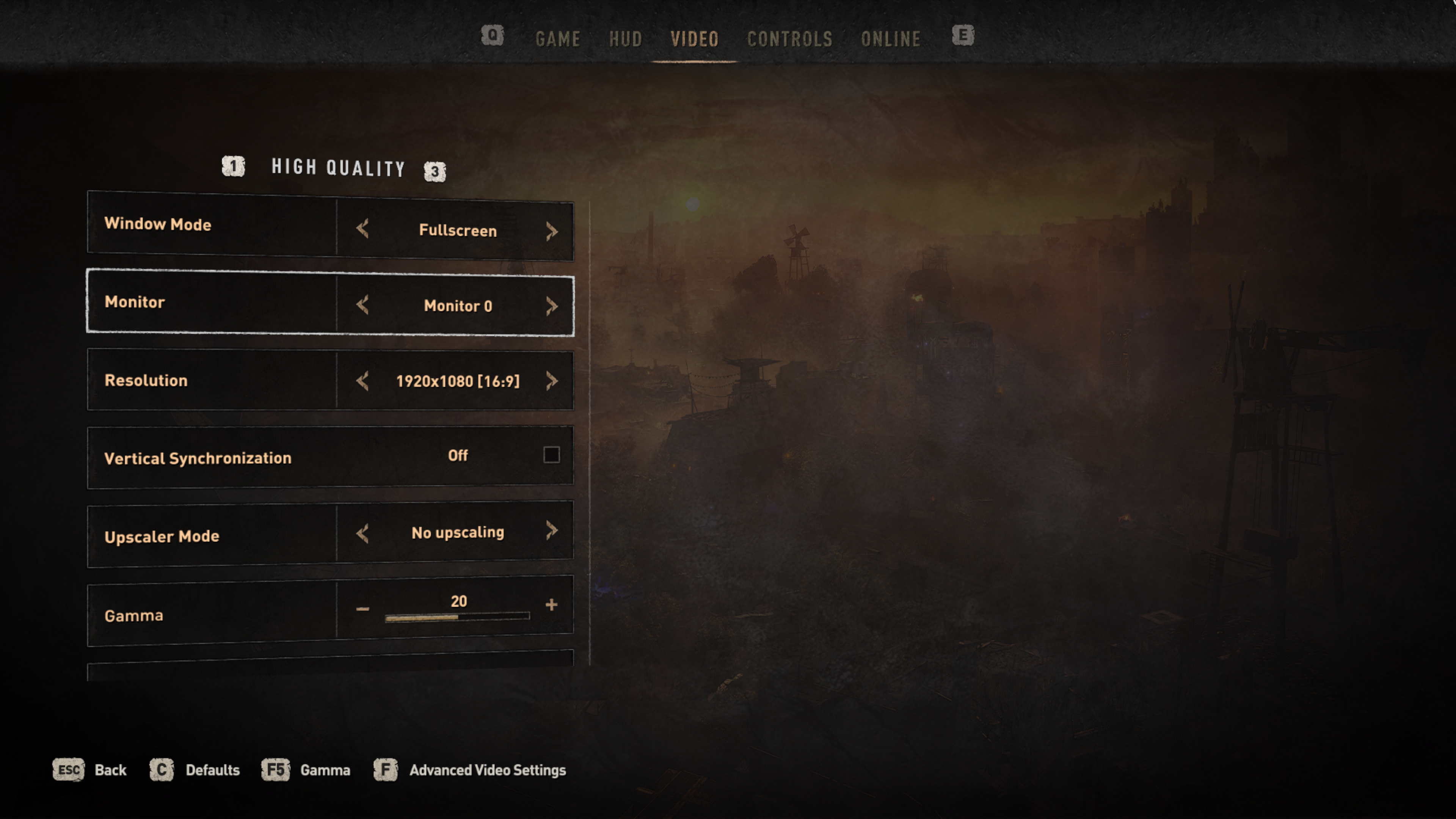Viewport: 1456px width, 819px height.
Task: Go to the Controls tab
Action: tap(789, 39)
